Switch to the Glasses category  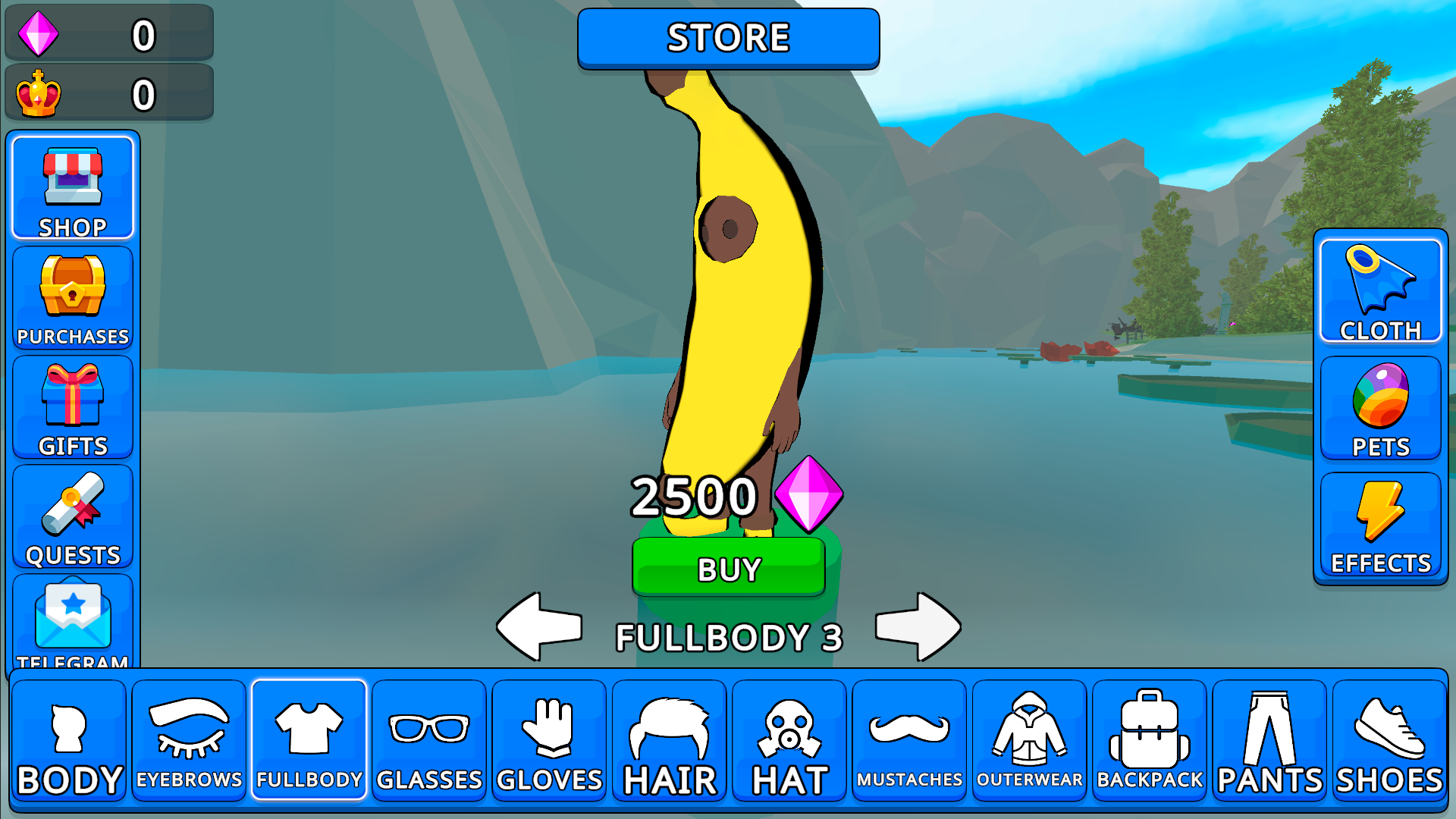click(x=428, y=739)
